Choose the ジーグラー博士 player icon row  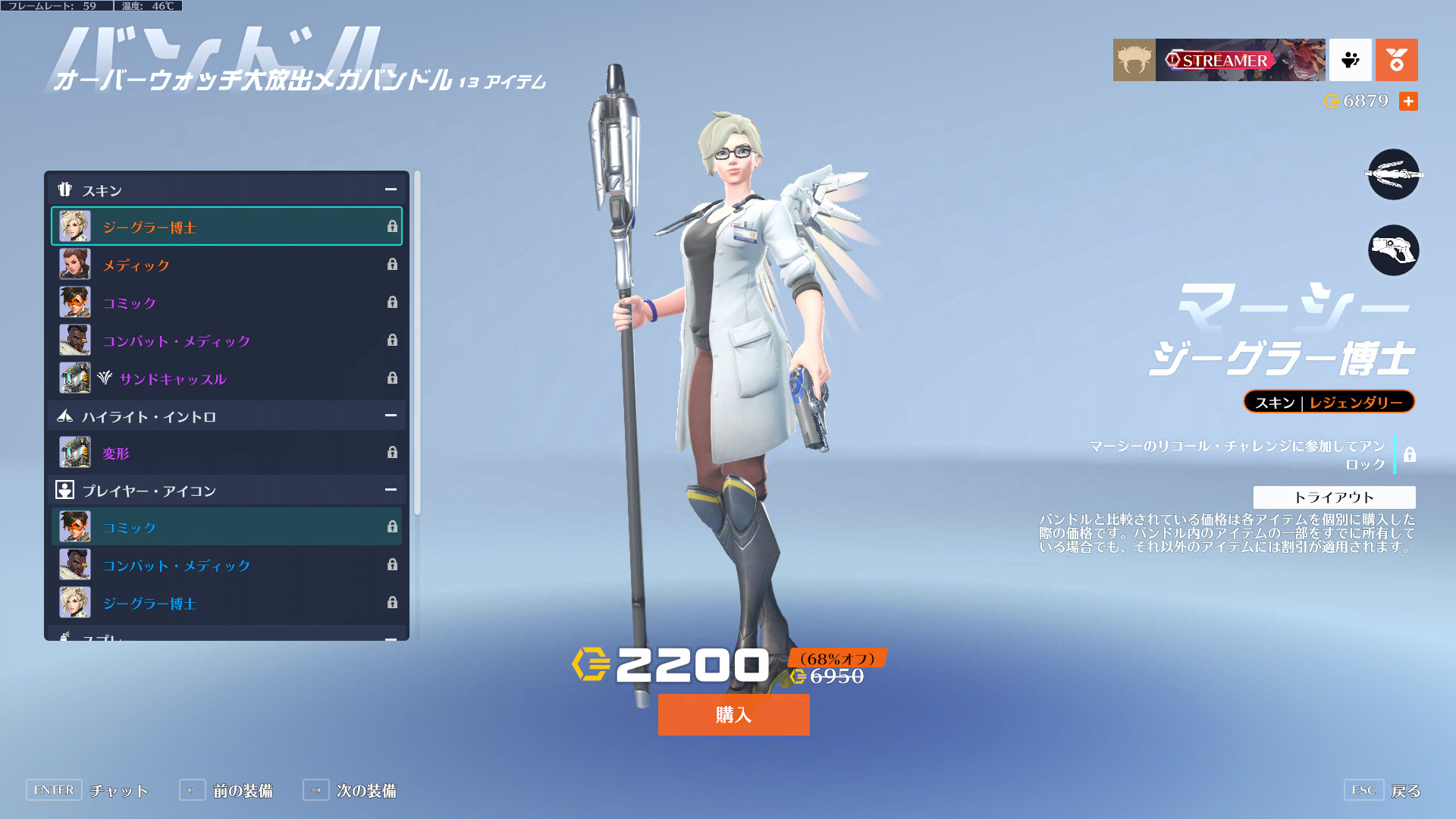point(226,603)
